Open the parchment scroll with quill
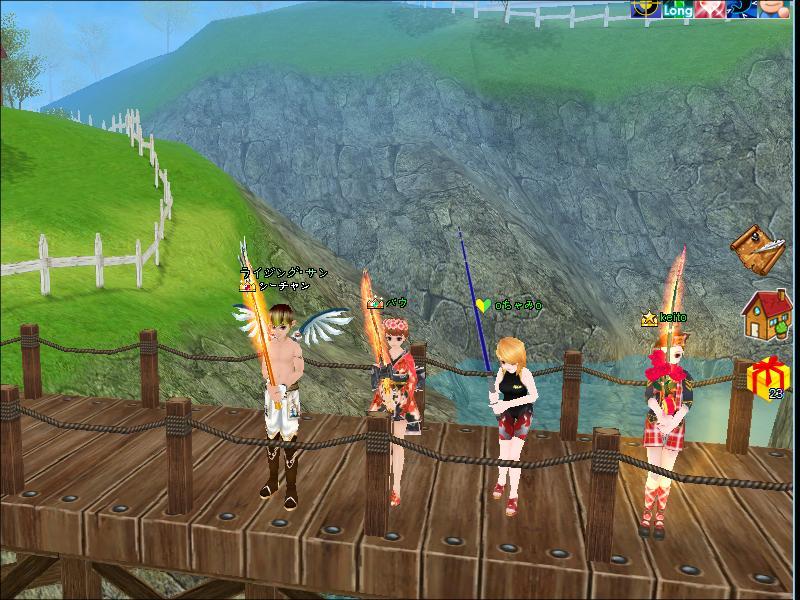Viewport: 800px width, 600px height. pyautogui.click(x=757, y=248)
